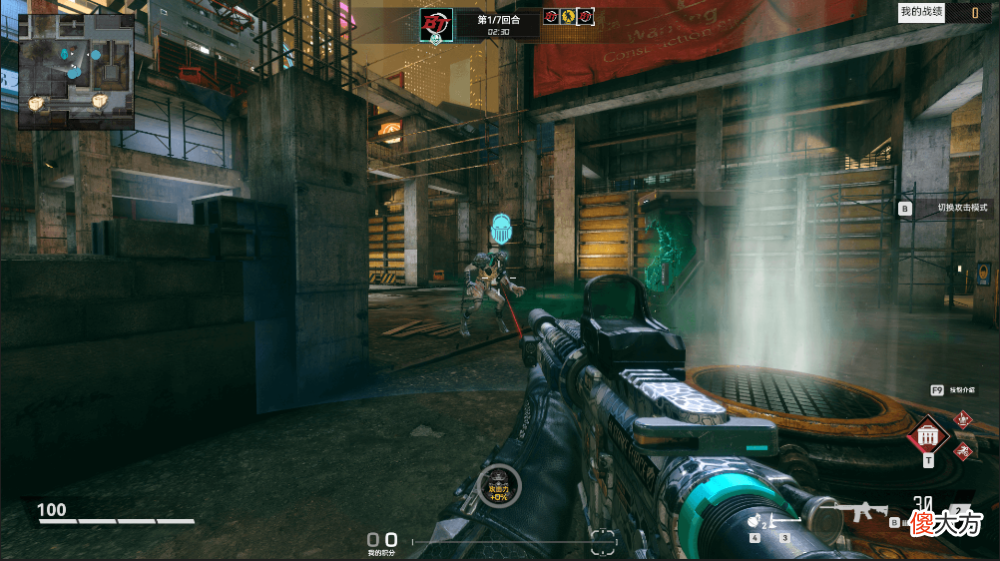The height and width of the screenshot is (561, 1000).
Task: Activate the red diamond building skill
Action: pyautogui.click(x=928, y=436)
